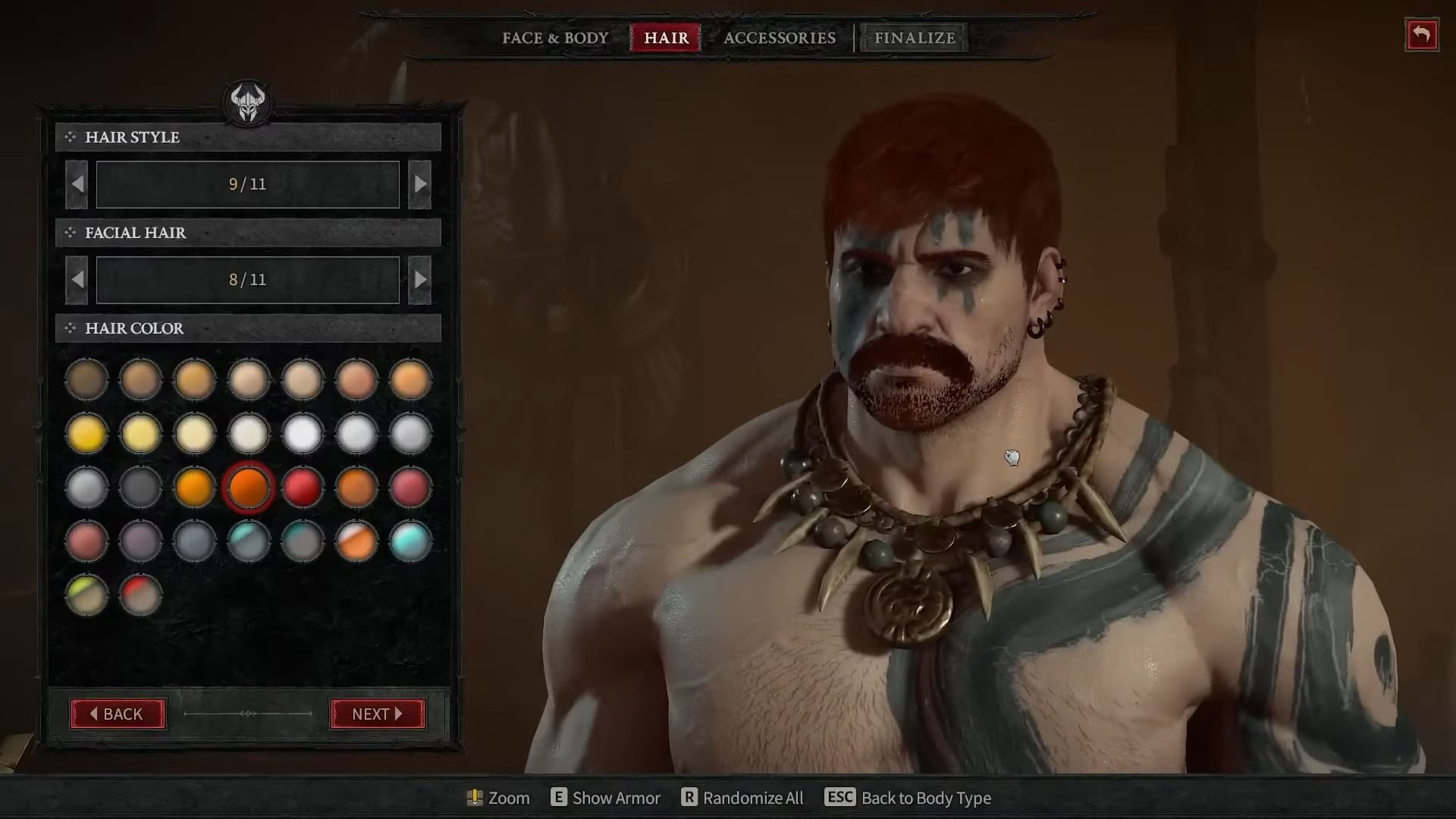1456x819 pixels.
Task: Pick the bright yellow hair color
Action: 86,434
